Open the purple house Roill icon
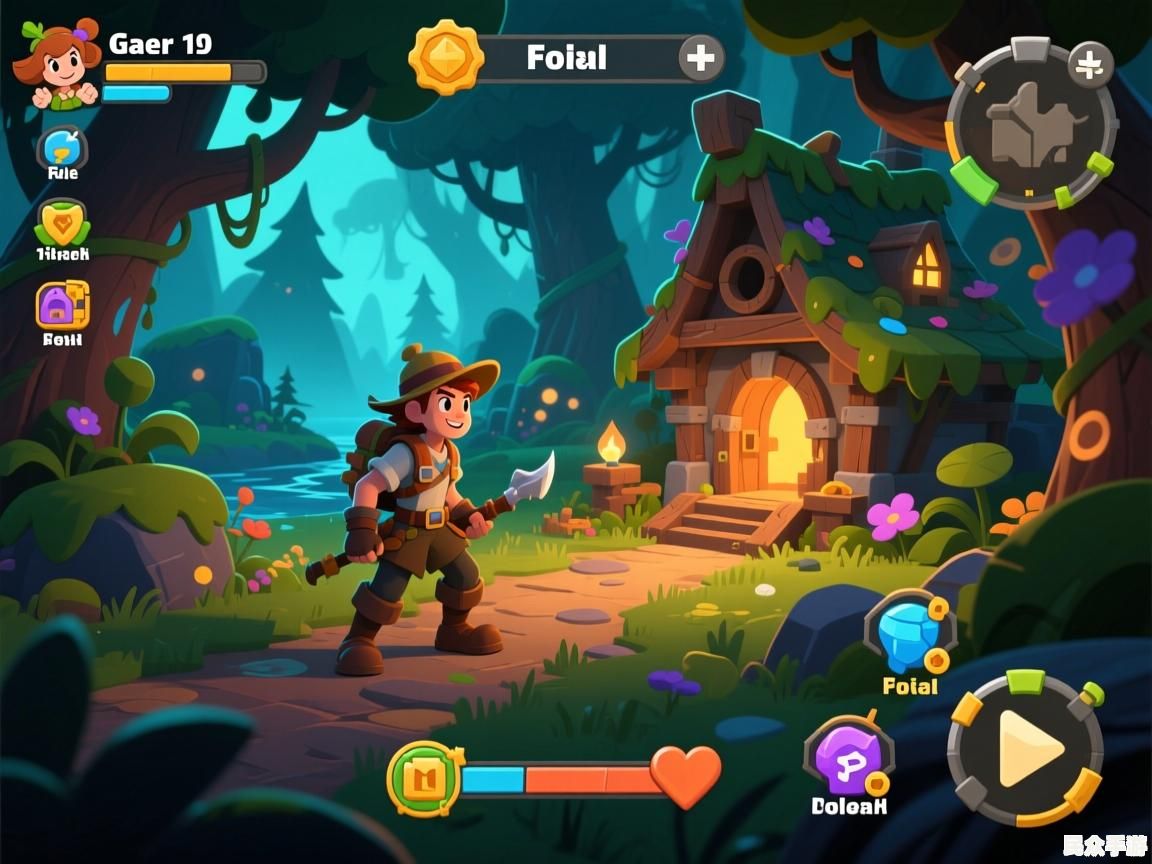This screenshot has height=864, width=1152. click(x=62, y=304)
